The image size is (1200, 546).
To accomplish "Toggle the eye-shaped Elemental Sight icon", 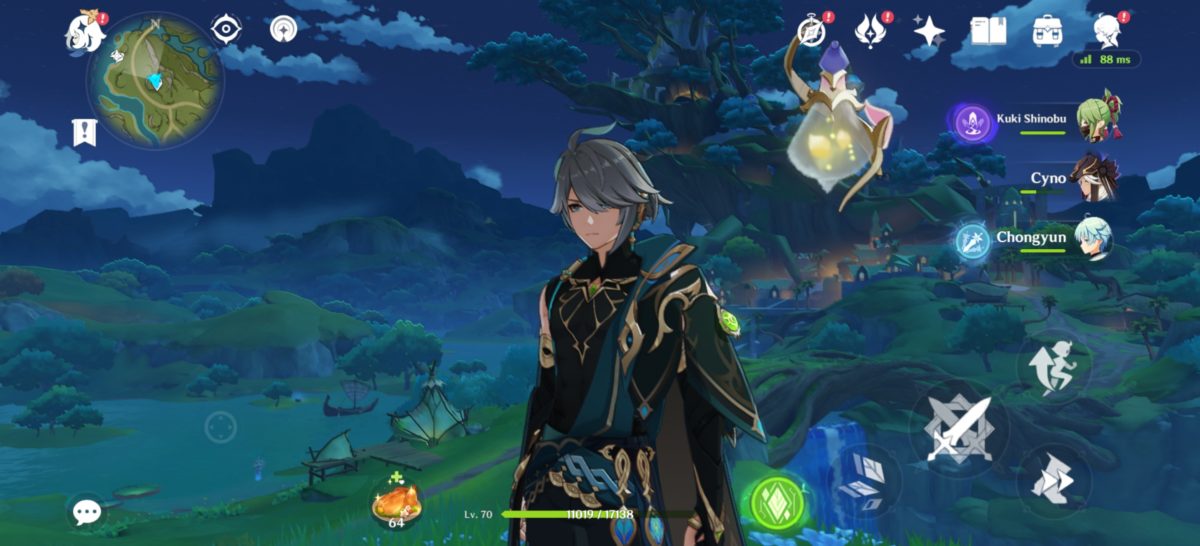I will point(227,29).
